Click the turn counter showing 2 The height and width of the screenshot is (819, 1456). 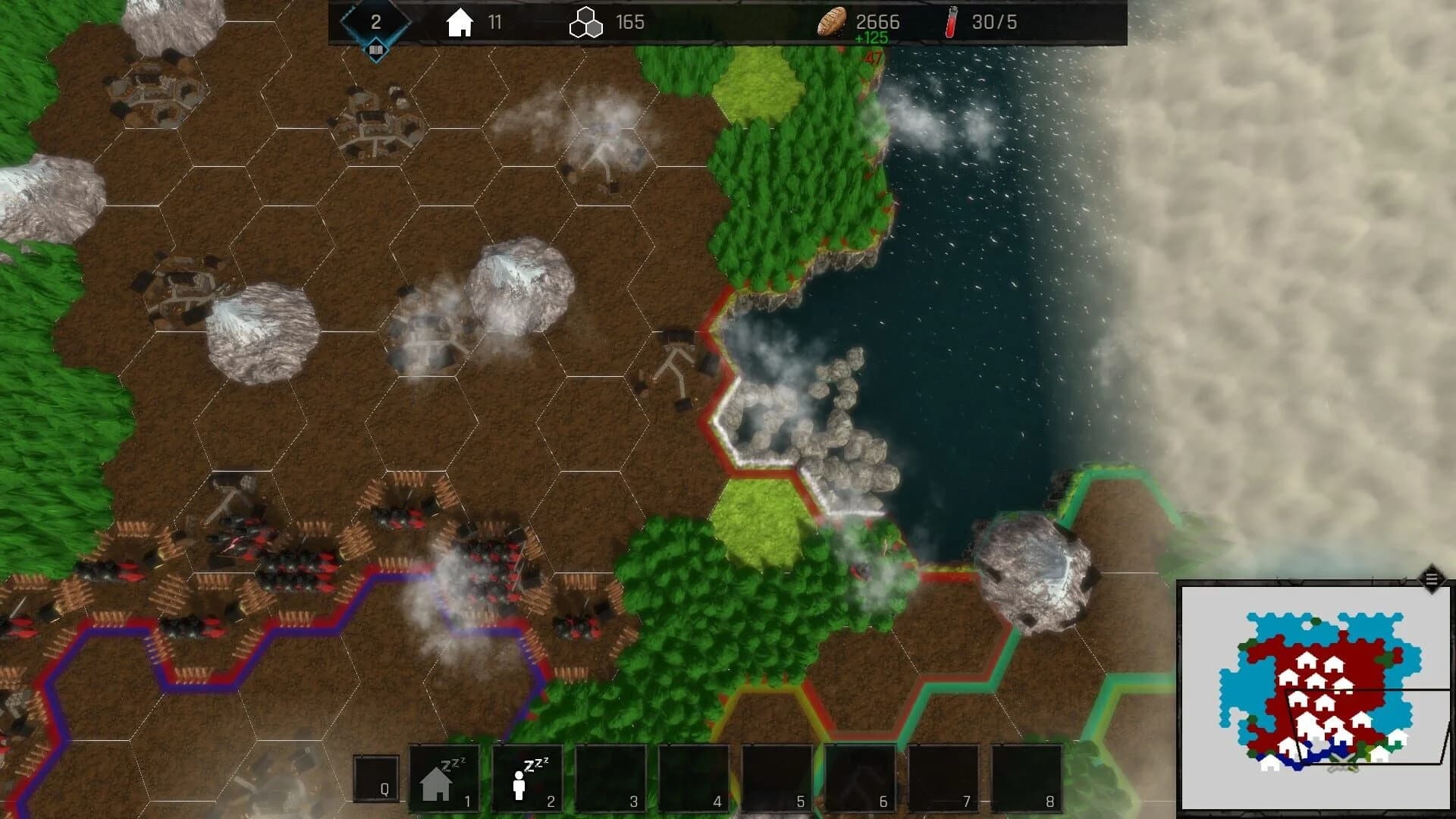(375, 21)
